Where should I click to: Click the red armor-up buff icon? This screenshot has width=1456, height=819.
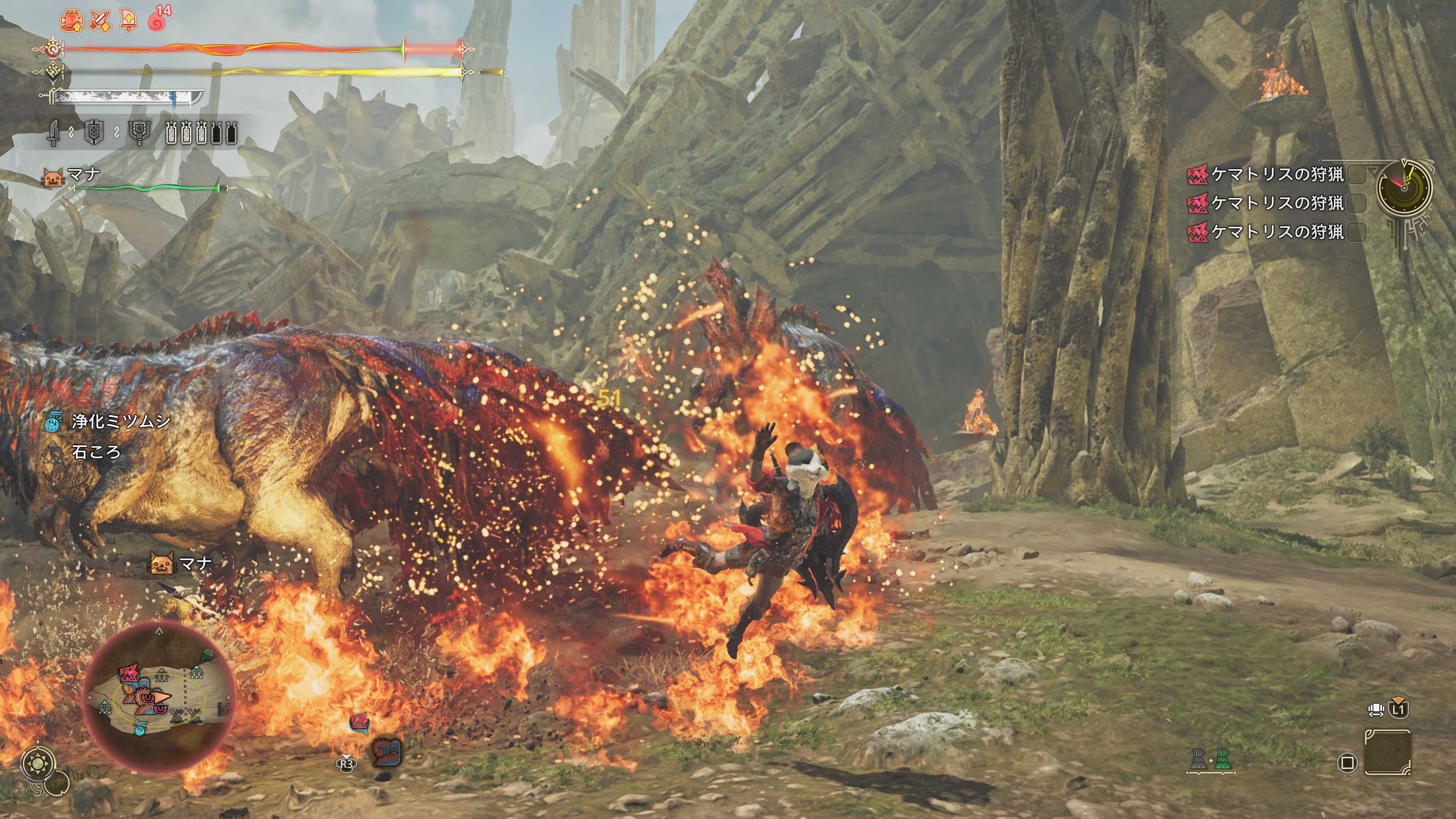[72, 21]
